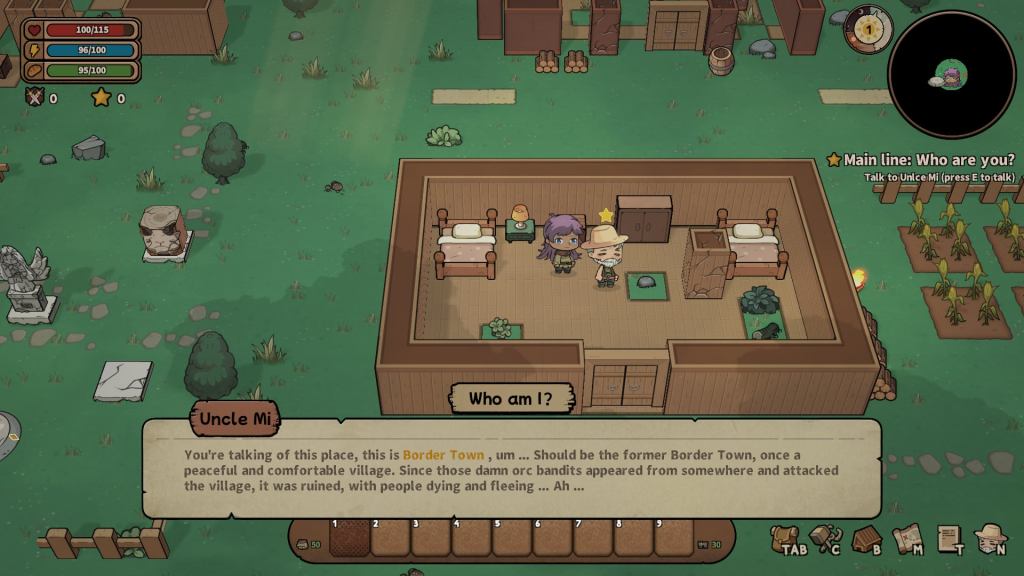Open the quest note paper icon
This screenshot has height=576, width=1024.
point(949,538)
